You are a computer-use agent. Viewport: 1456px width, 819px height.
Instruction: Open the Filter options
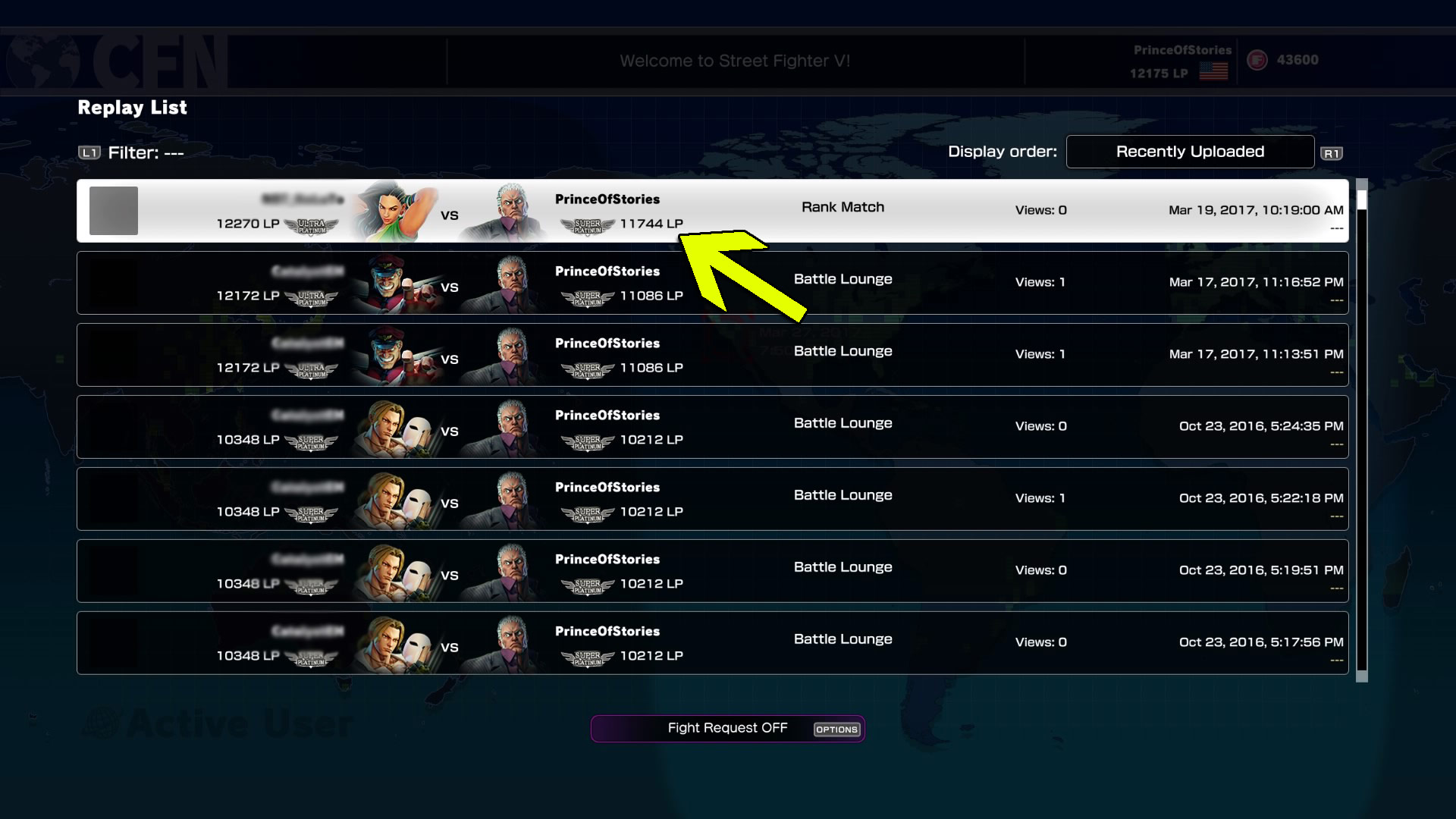tap(146, 152)
